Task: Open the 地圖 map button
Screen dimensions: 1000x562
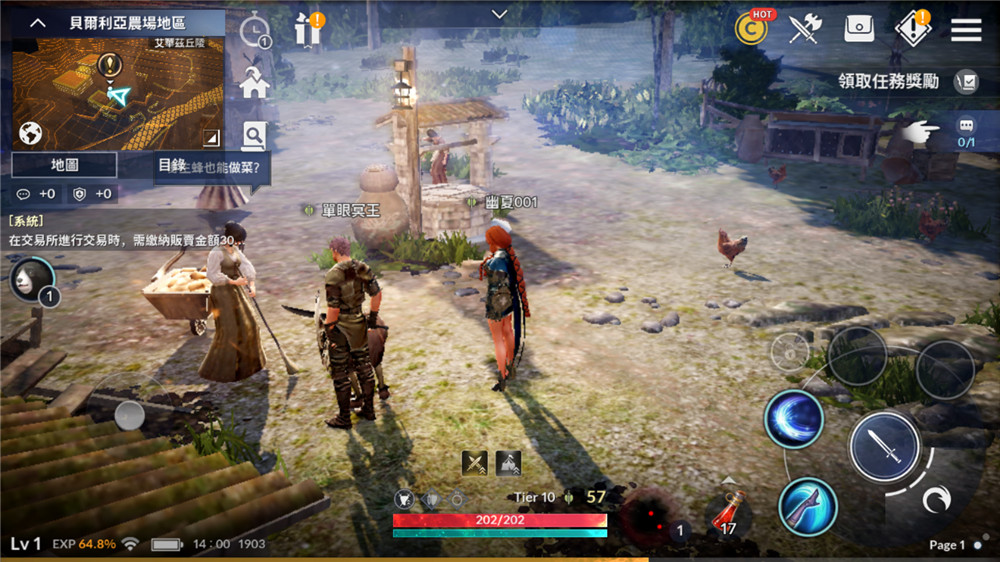Action: pos(64,165)
